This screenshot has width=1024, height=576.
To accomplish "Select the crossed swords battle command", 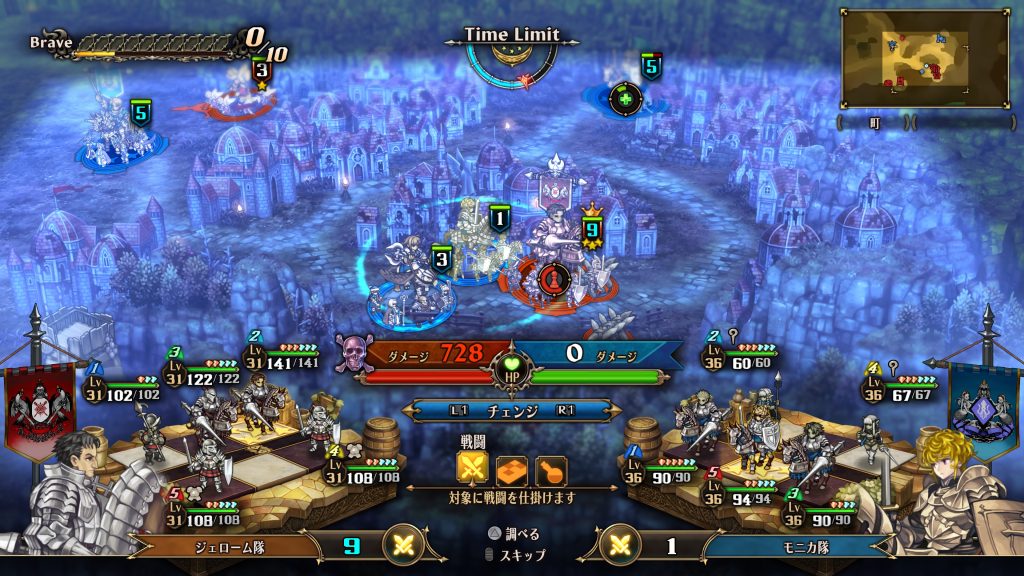I will tap(472, 469).
